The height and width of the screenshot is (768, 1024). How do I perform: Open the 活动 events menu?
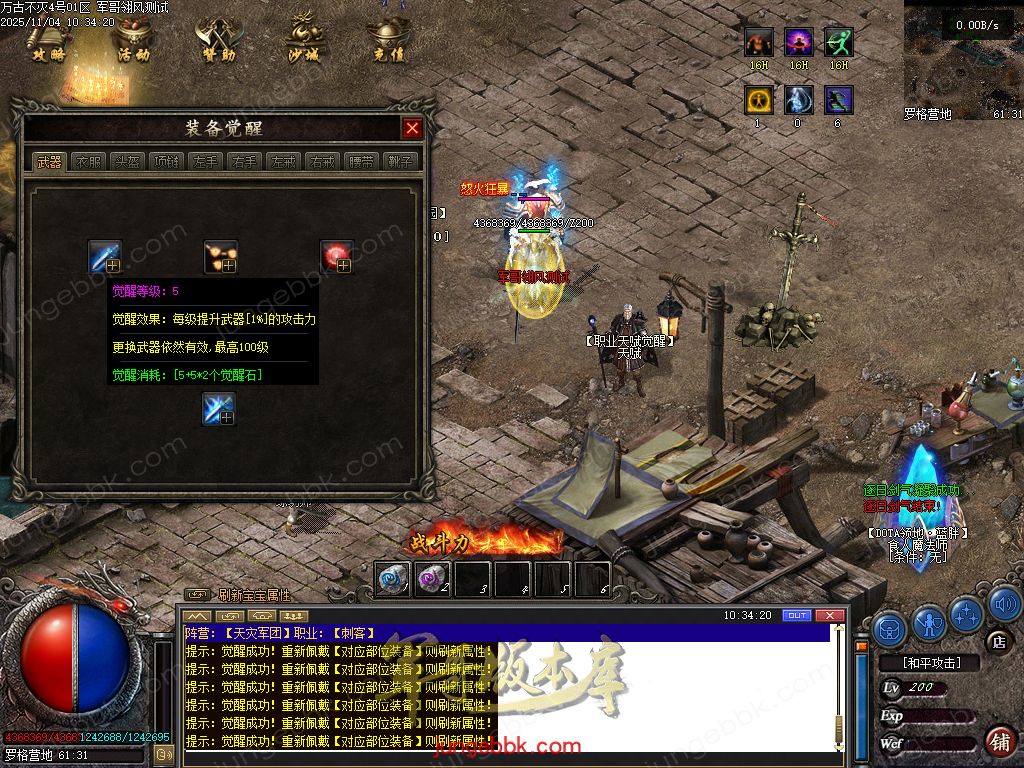click(x=133, y=40)
